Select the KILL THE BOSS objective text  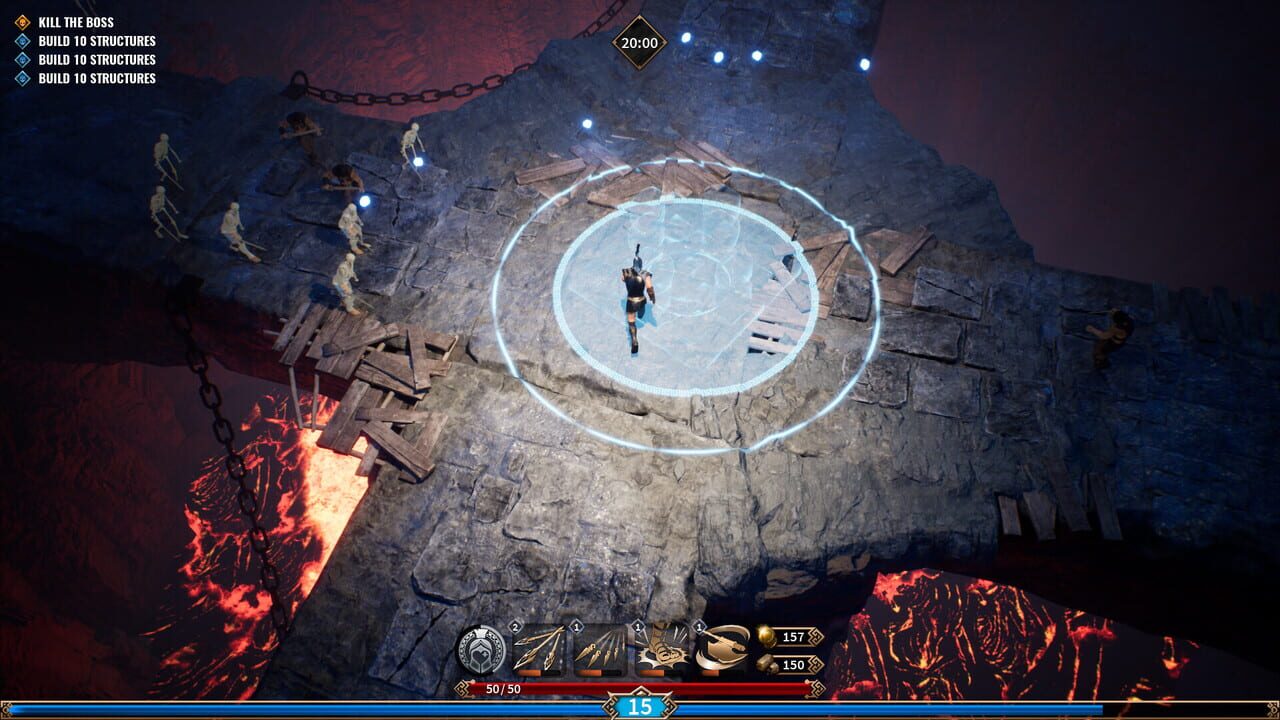[75, 20]
